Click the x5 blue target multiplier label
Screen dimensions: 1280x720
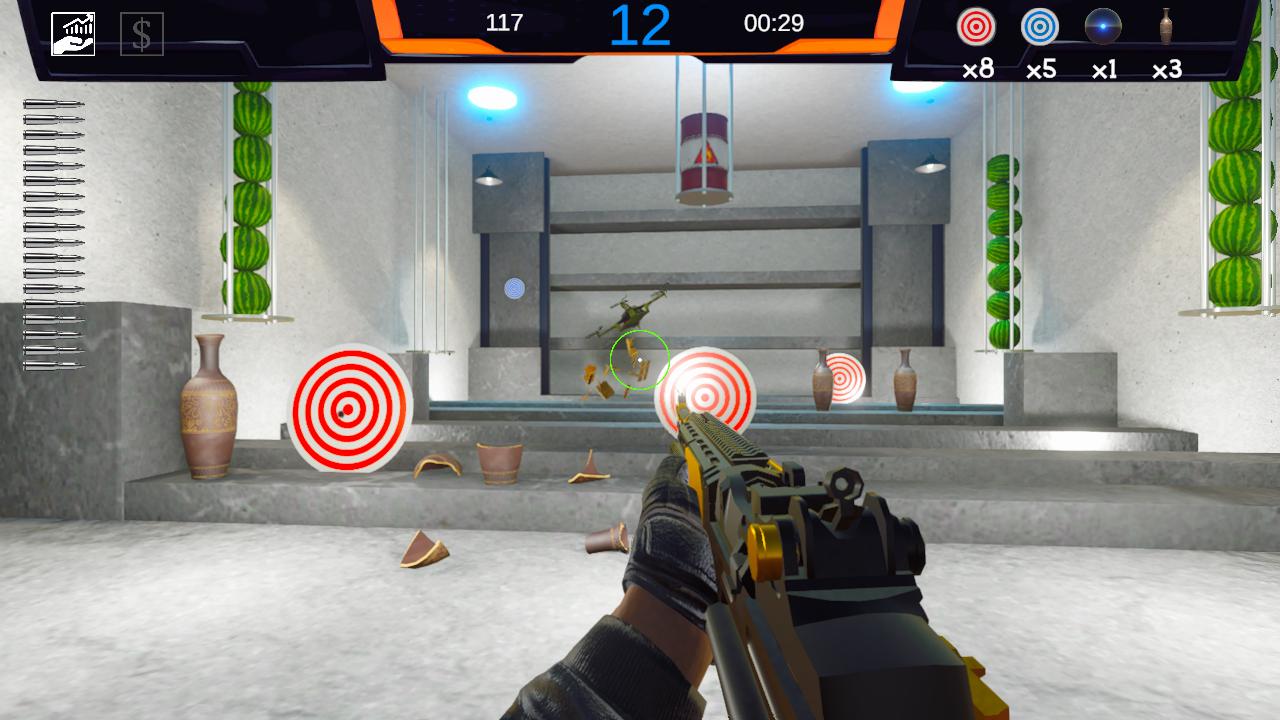coord(1040,70)
